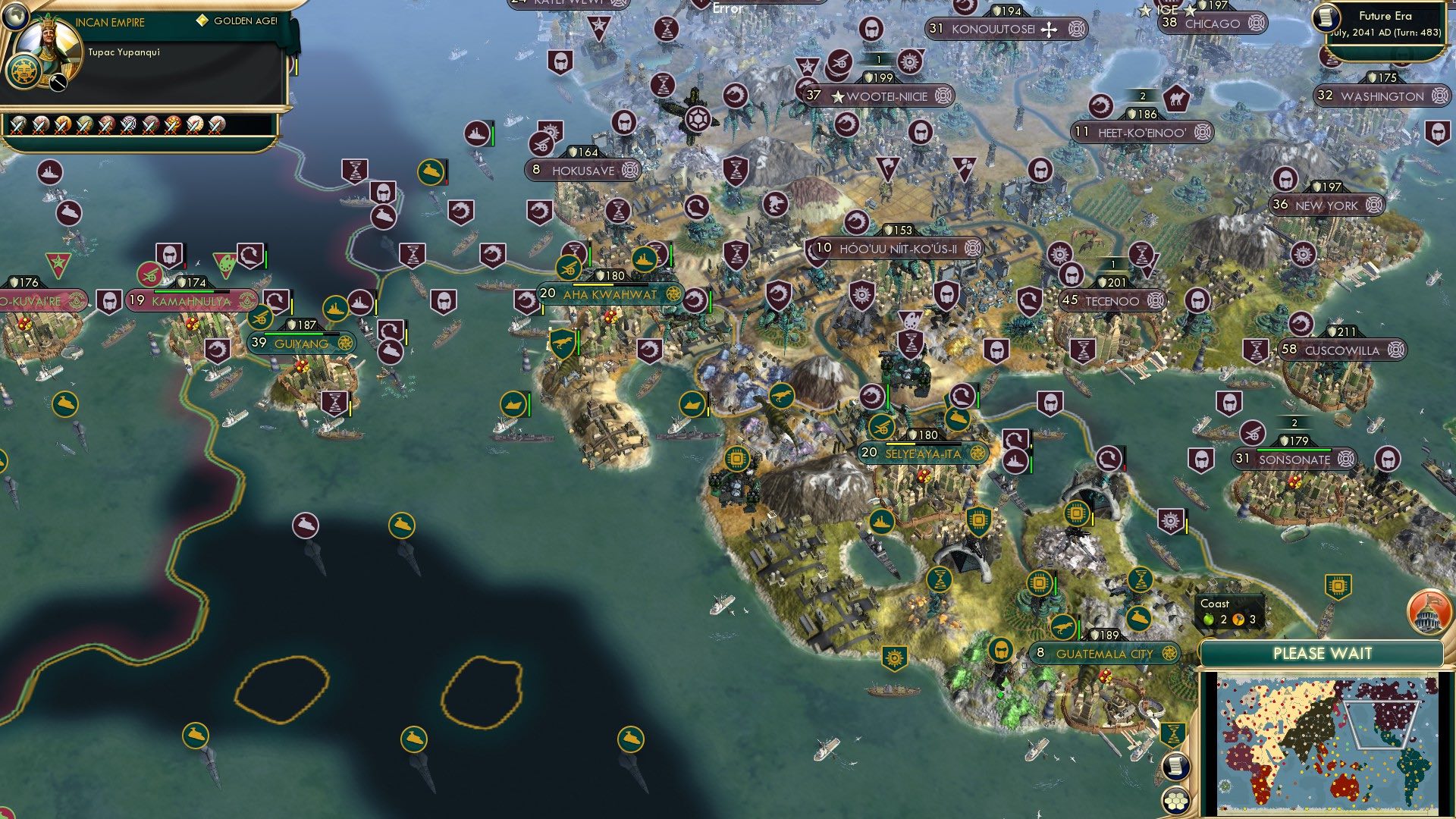Click the green DNA notification shield above the minimap

point(1172,734)
